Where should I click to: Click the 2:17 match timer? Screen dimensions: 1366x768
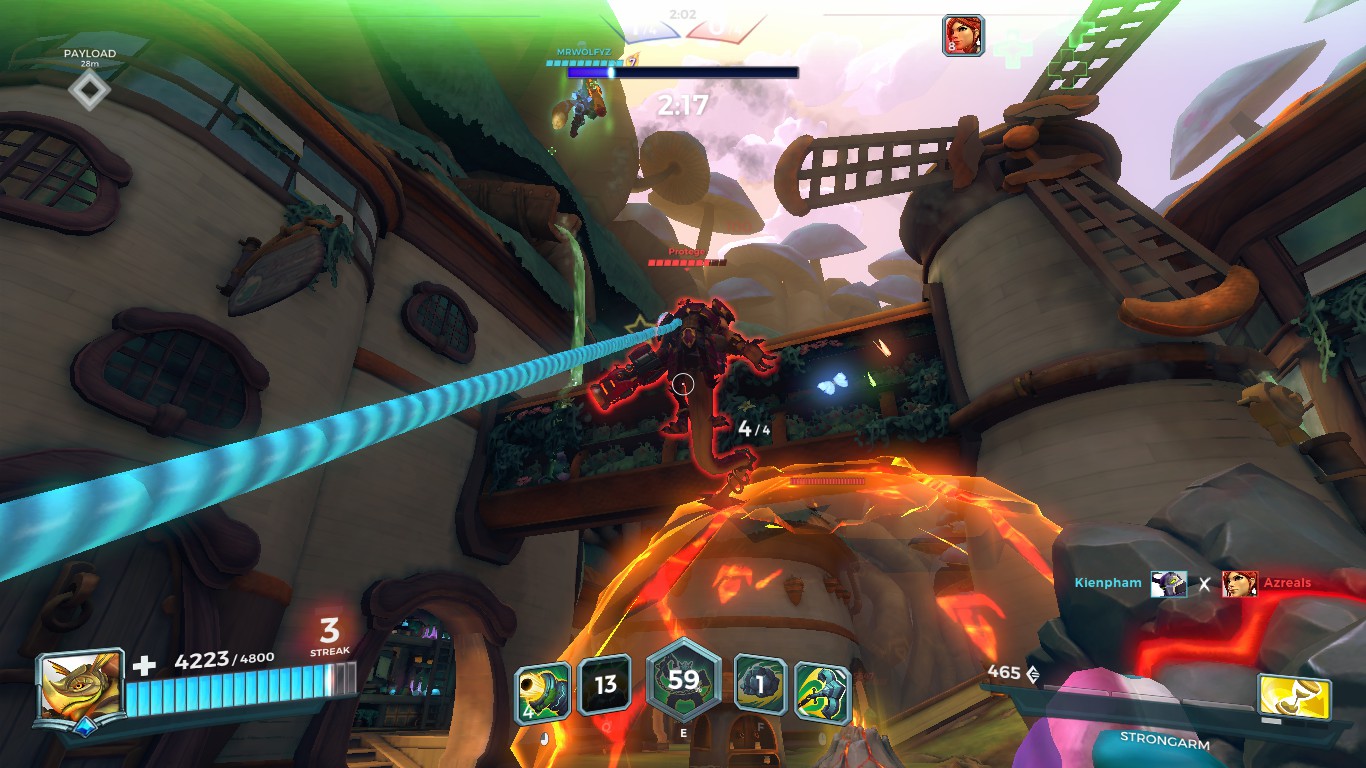(684, 103)
